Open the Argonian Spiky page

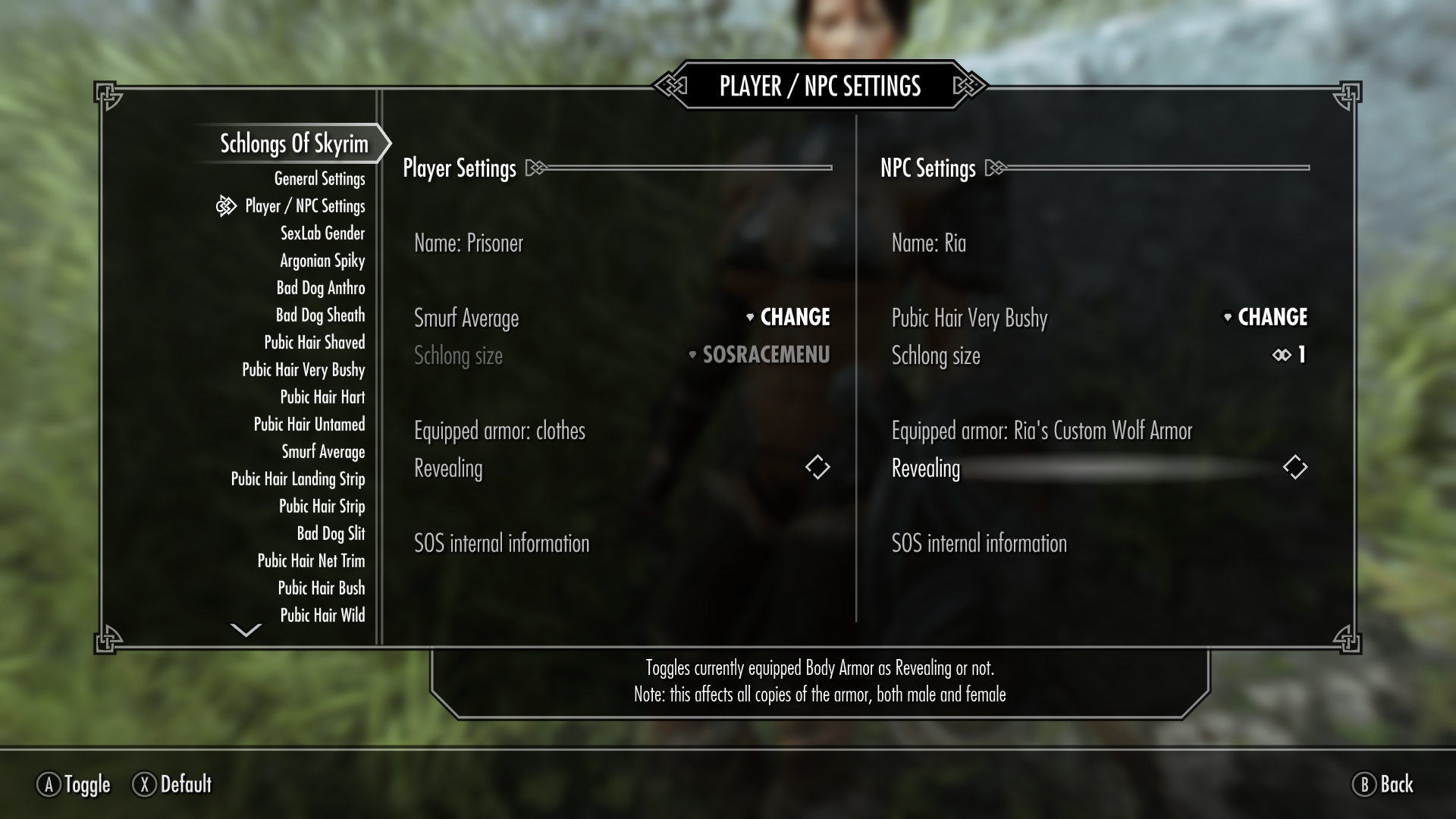pyautogui.click(x=322, y=261)
